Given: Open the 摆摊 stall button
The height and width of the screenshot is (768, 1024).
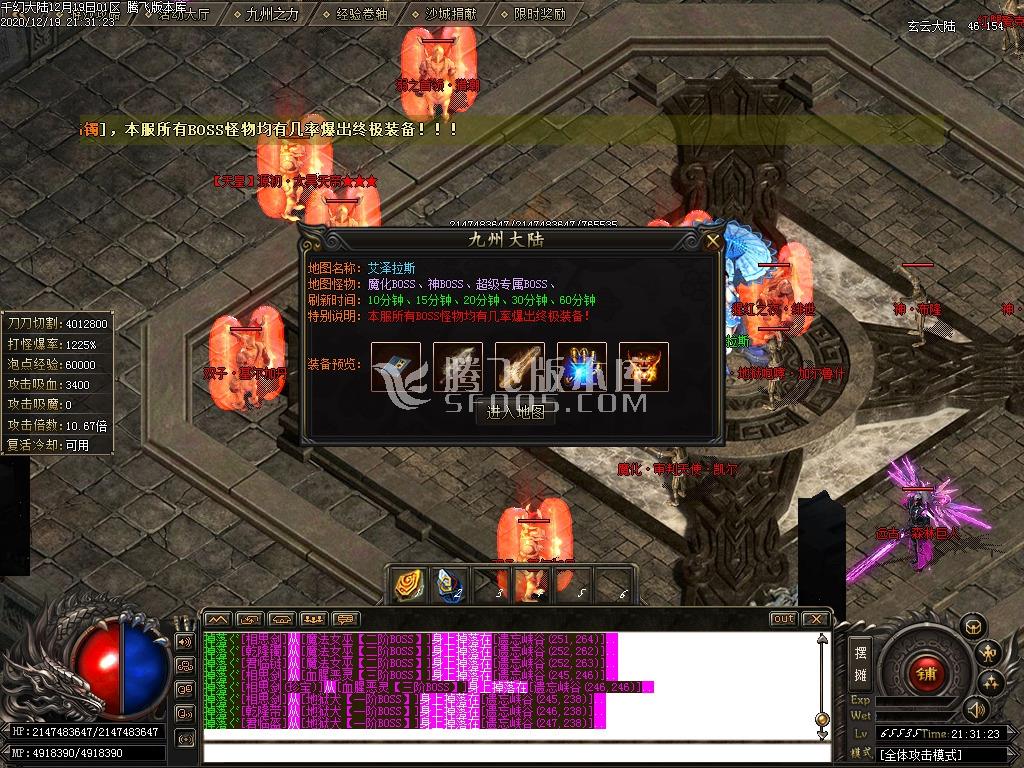Looking at the screenshot, I should click(860, 662).
